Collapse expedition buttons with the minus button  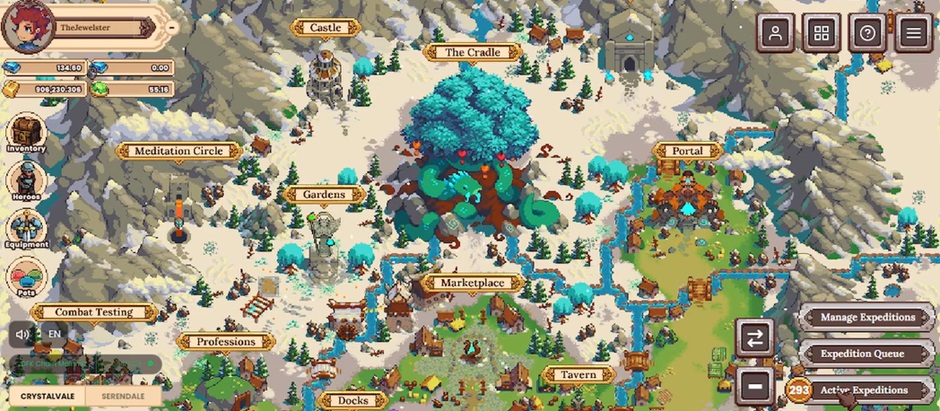[x=755, y=383]
